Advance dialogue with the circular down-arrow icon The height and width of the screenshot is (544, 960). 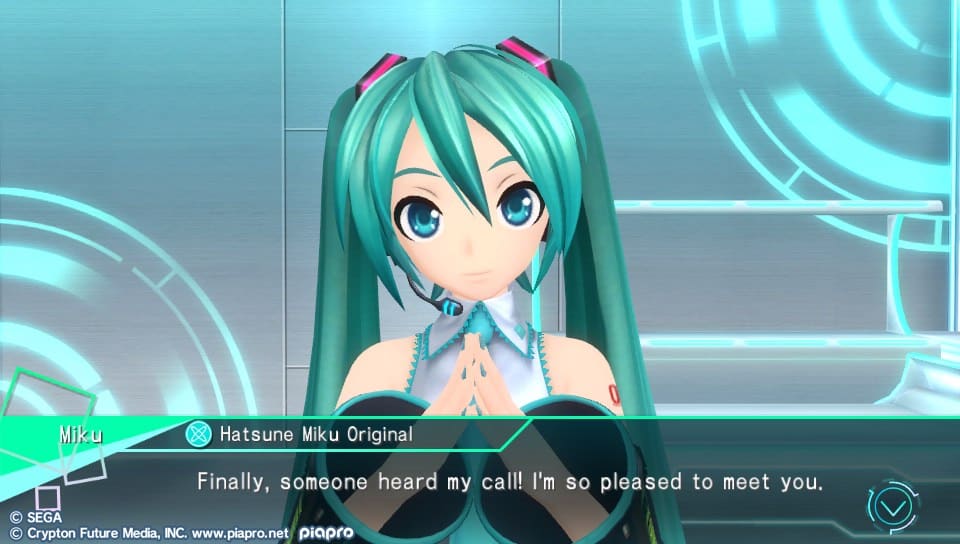coord(893,506)
